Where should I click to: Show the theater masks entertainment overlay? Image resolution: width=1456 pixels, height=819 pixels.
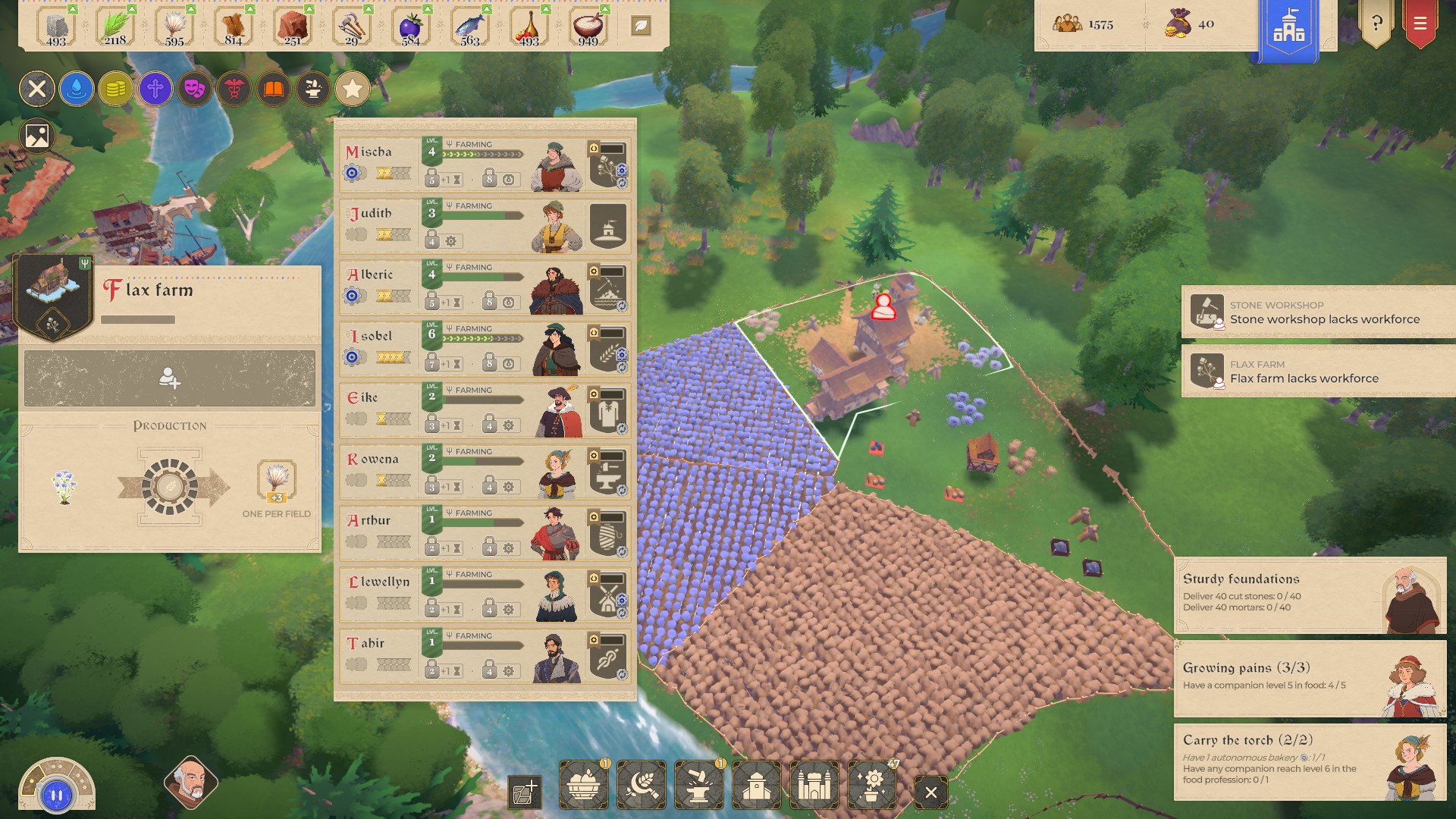tap(195, 89)
